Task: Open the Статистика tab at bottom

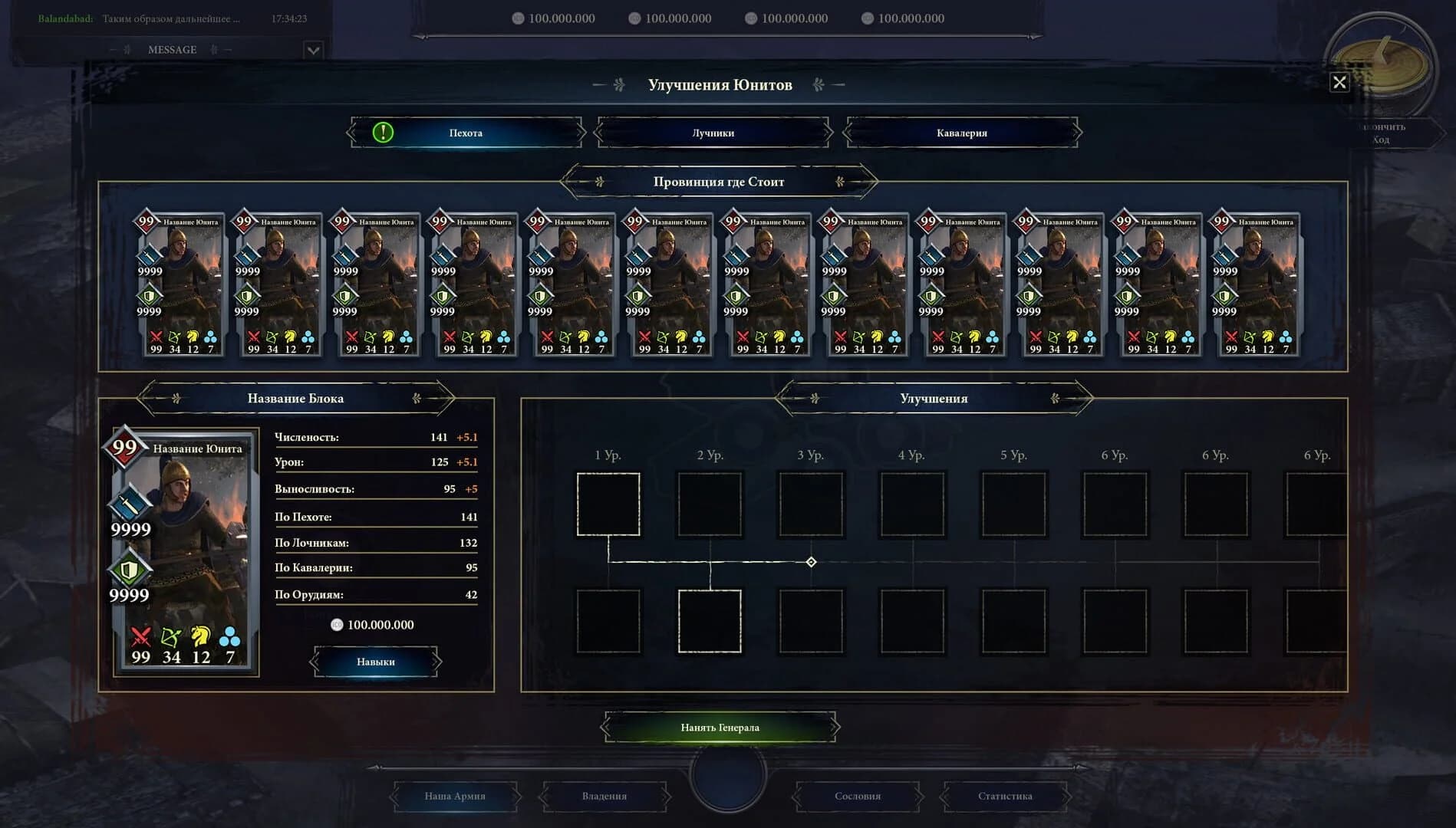Action: [1005, 797]
